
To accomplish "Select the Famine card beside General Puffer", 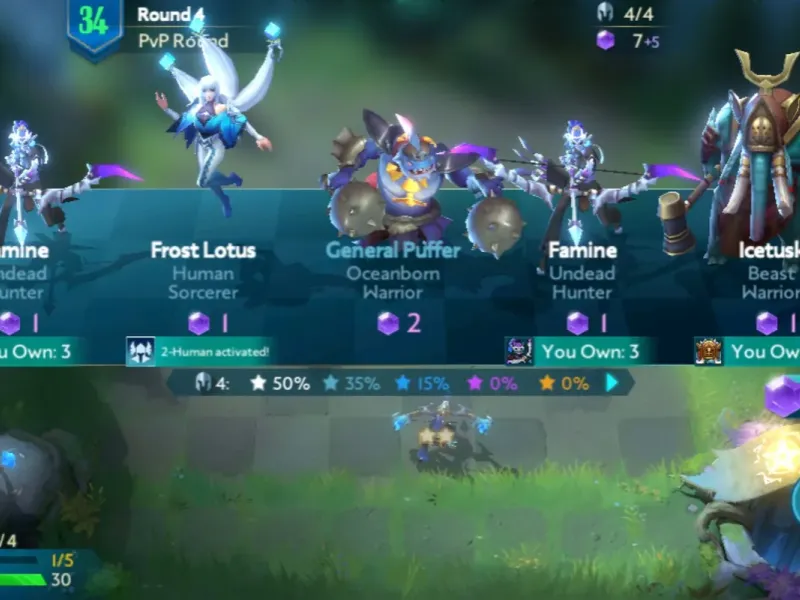I will click(x=581, y=270).
